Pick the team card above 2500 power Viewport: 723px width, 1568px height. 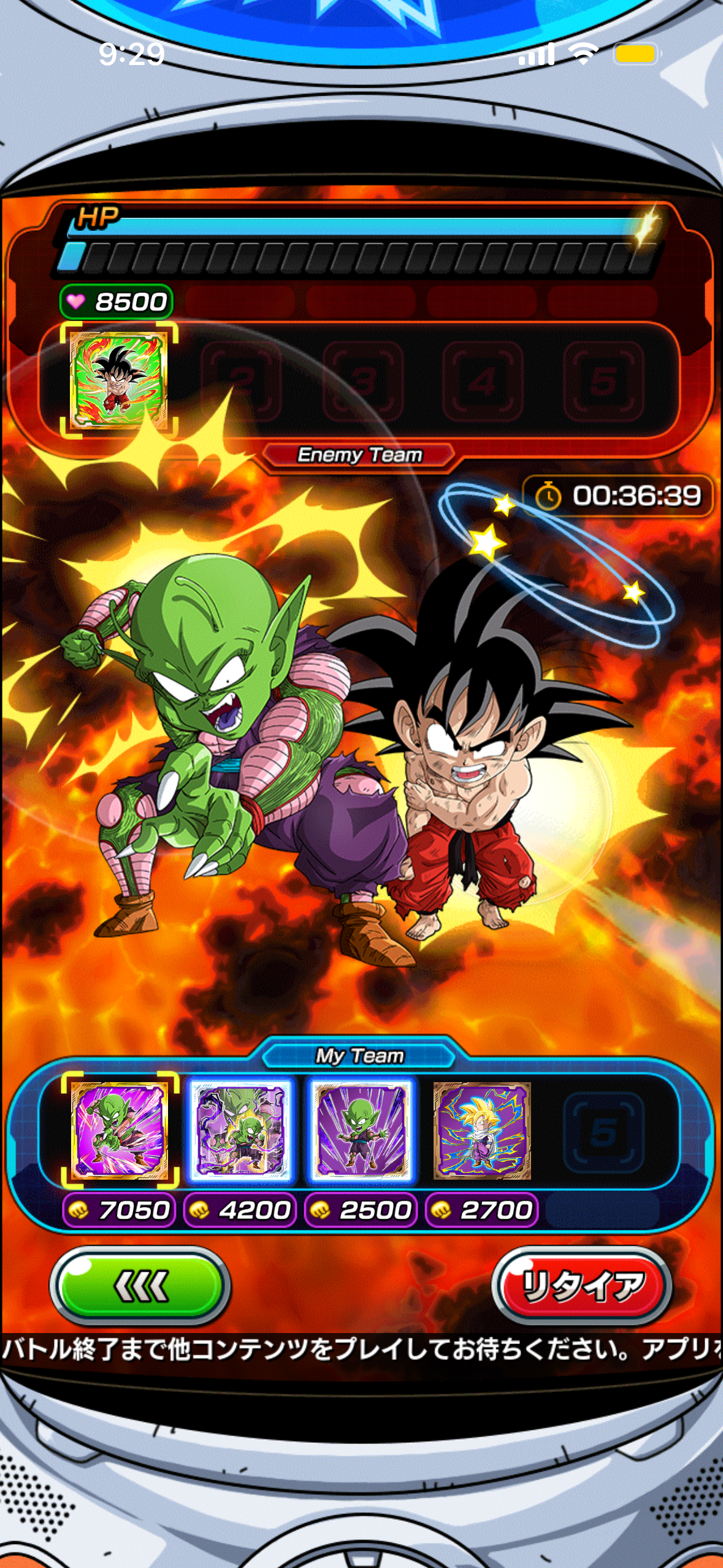click(x=361, y=1130)
